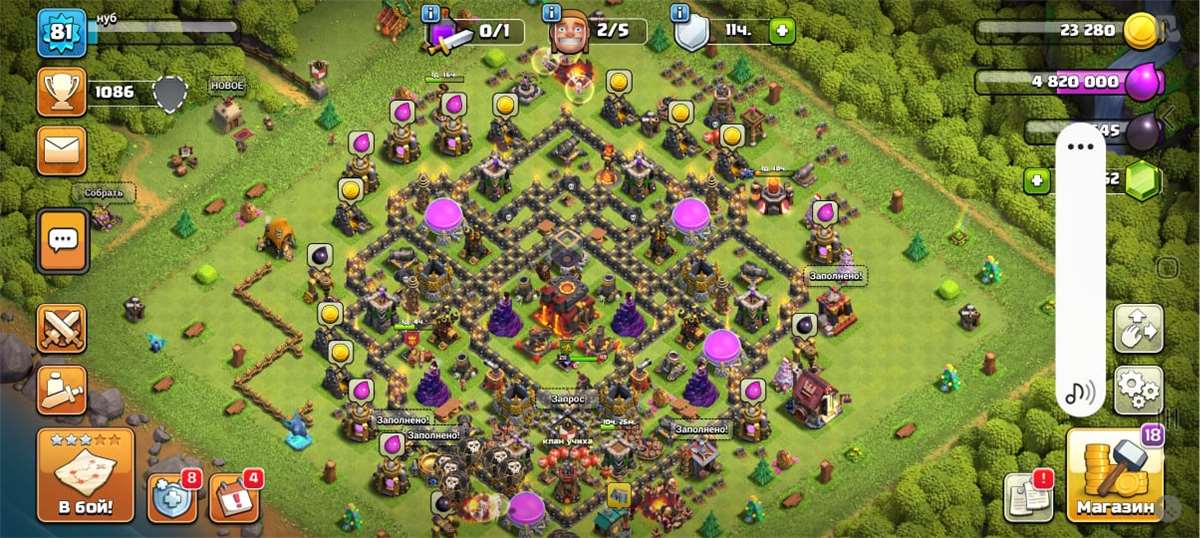Open the trophy league button

[x=62, y=92]
